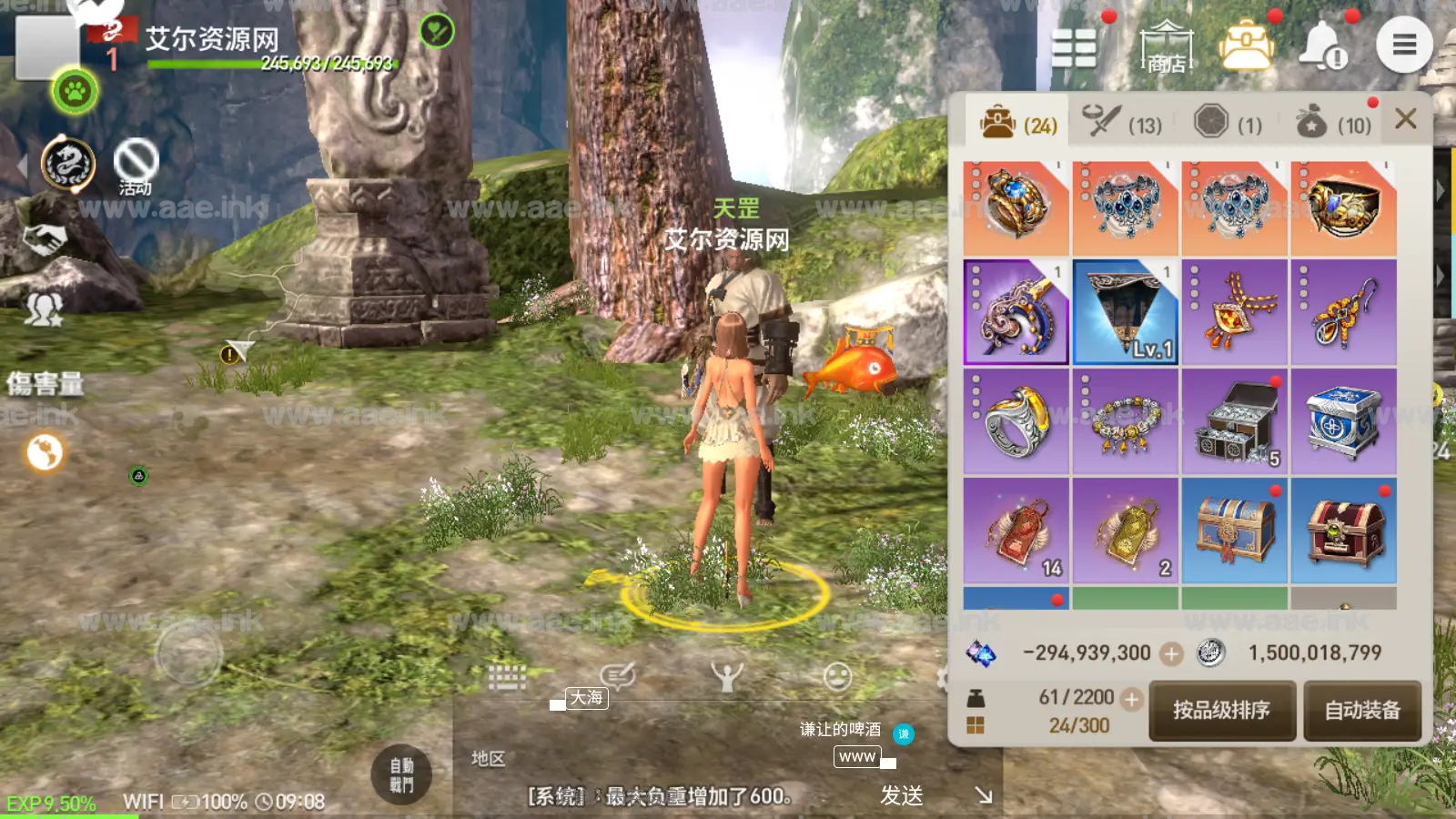Add weight capacity with plus button

(1132, 699)
